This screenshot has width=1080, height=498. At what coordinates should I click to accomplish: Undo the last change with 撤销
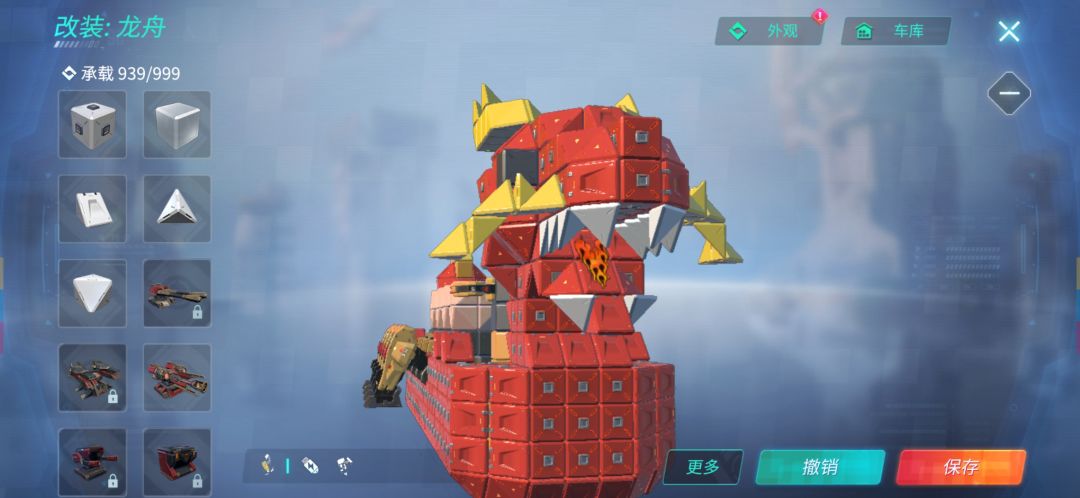tap(820, 467)
